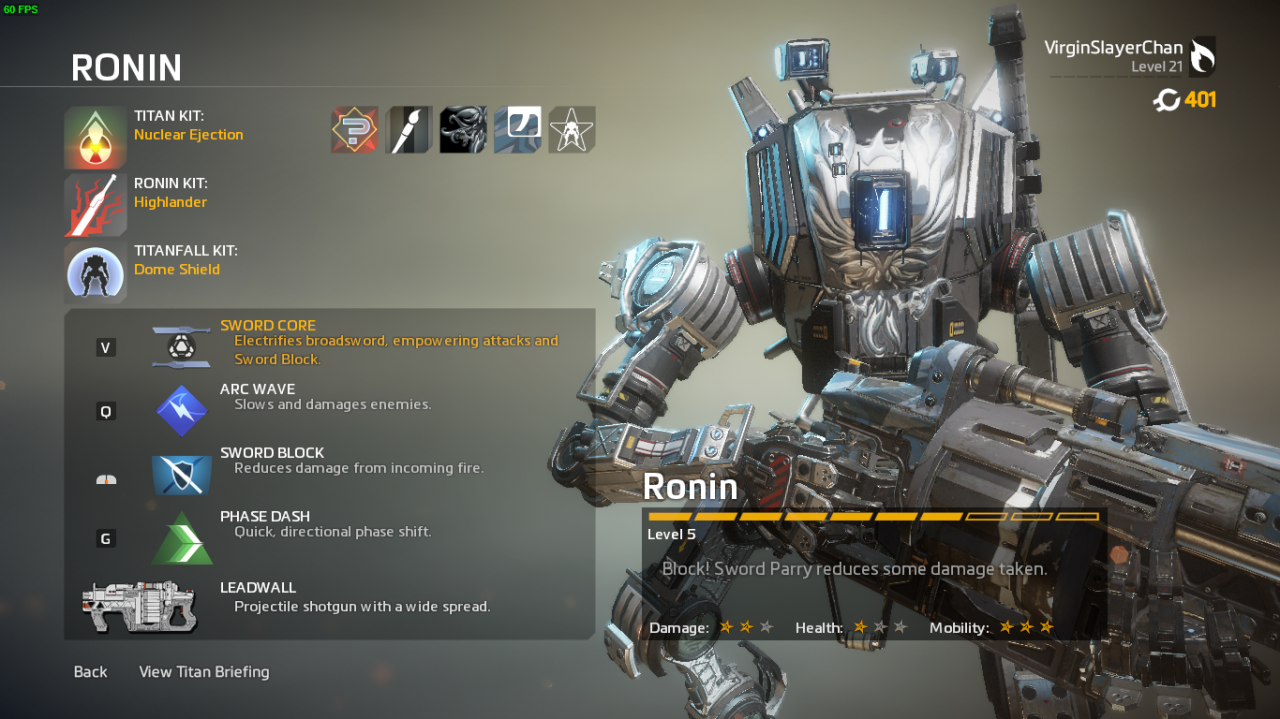Select the Phase Dash green arrow icon
This screenshot has width=1280, height=719.
click(x=182, y=538)
